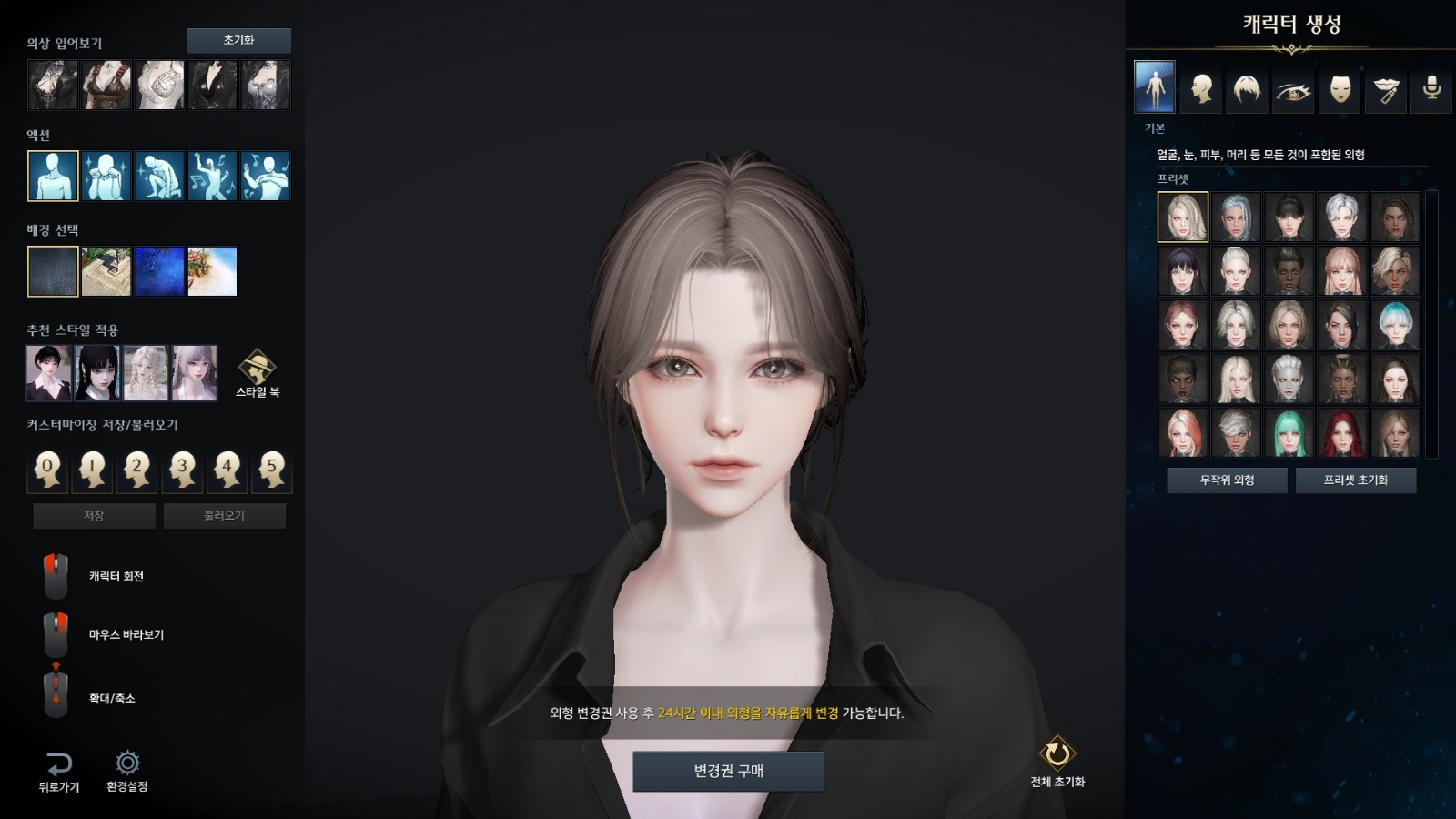Go back using 뒤로가기
This screenshot has width=1456, height=819.
pyautogui.click(x=58, y=771)
